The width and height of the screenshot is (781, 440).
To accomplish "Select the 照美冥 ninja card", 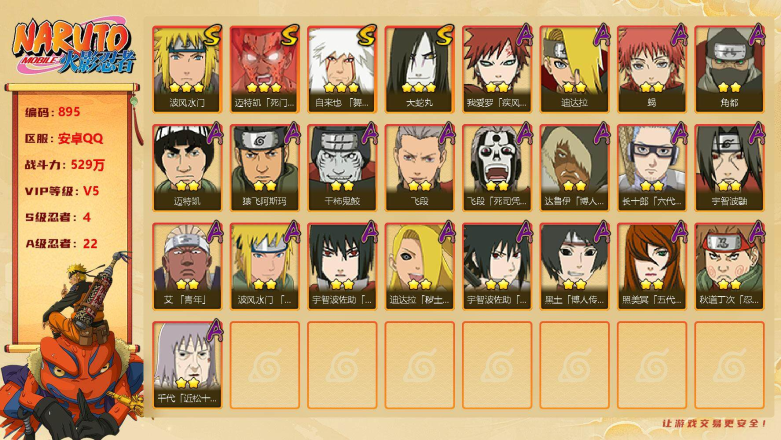I will [x=652, y=264].
